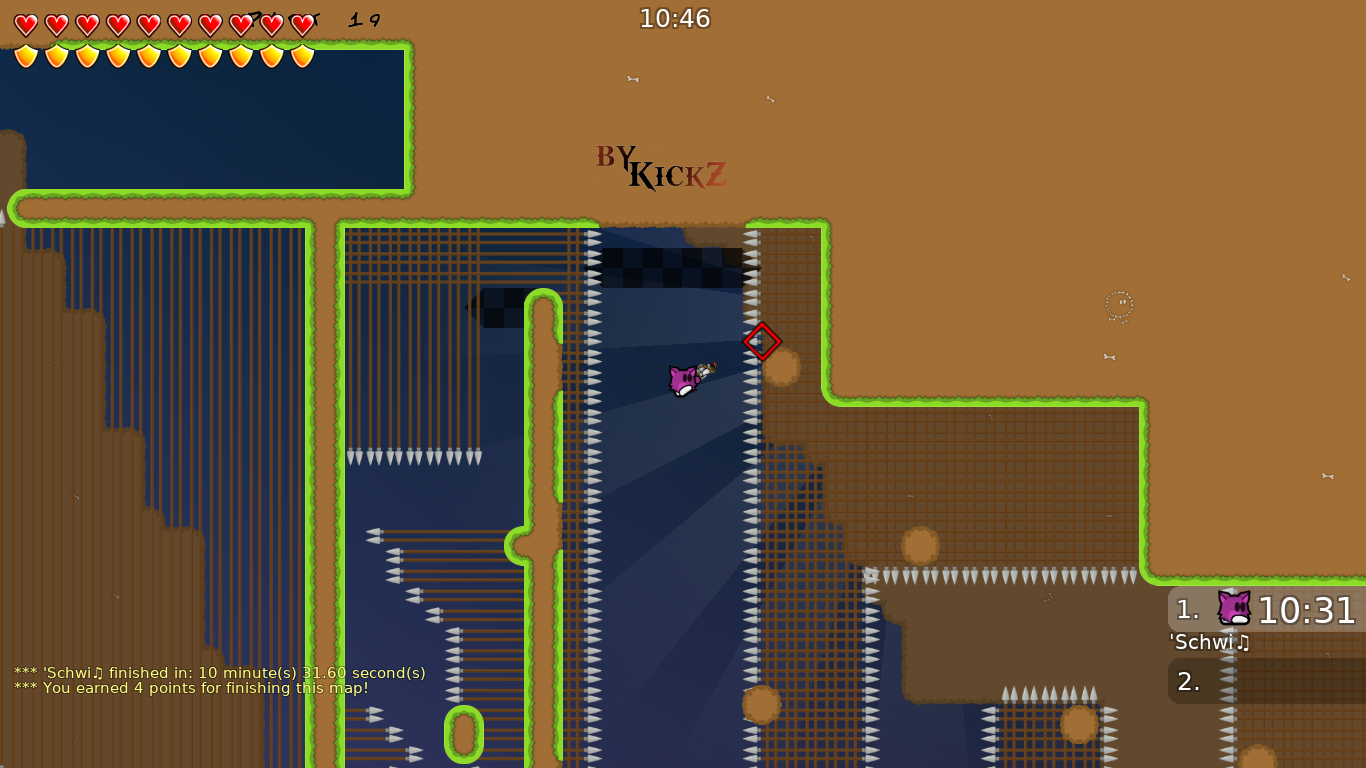Image resolution: width=1366 pixels, height=768 pixels.
Task: Expand the first place scoreboard entry
Action: tap(1188, 608)
